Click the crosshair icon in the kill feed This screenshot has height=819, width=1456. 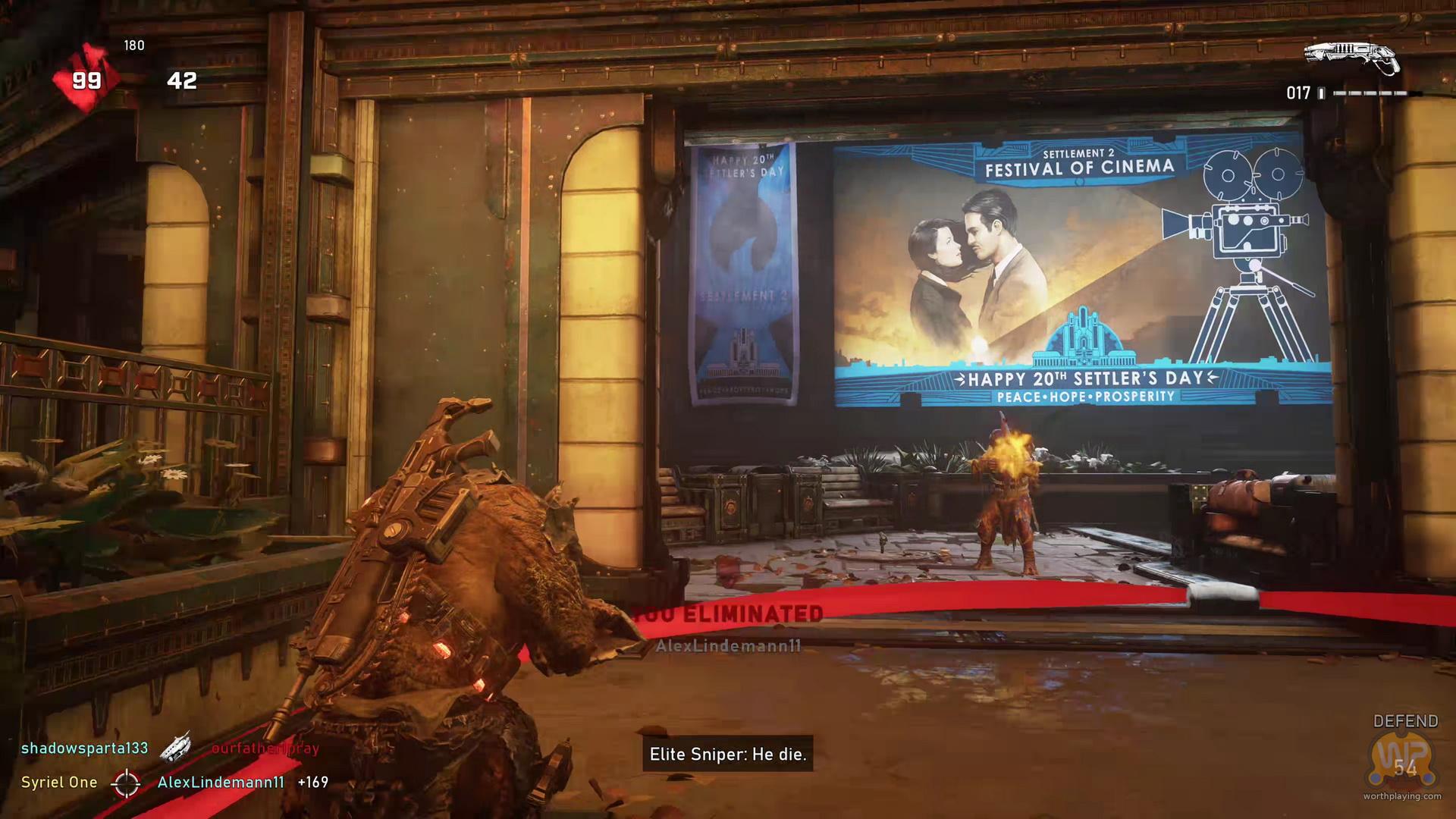click(x=126, y=783)
